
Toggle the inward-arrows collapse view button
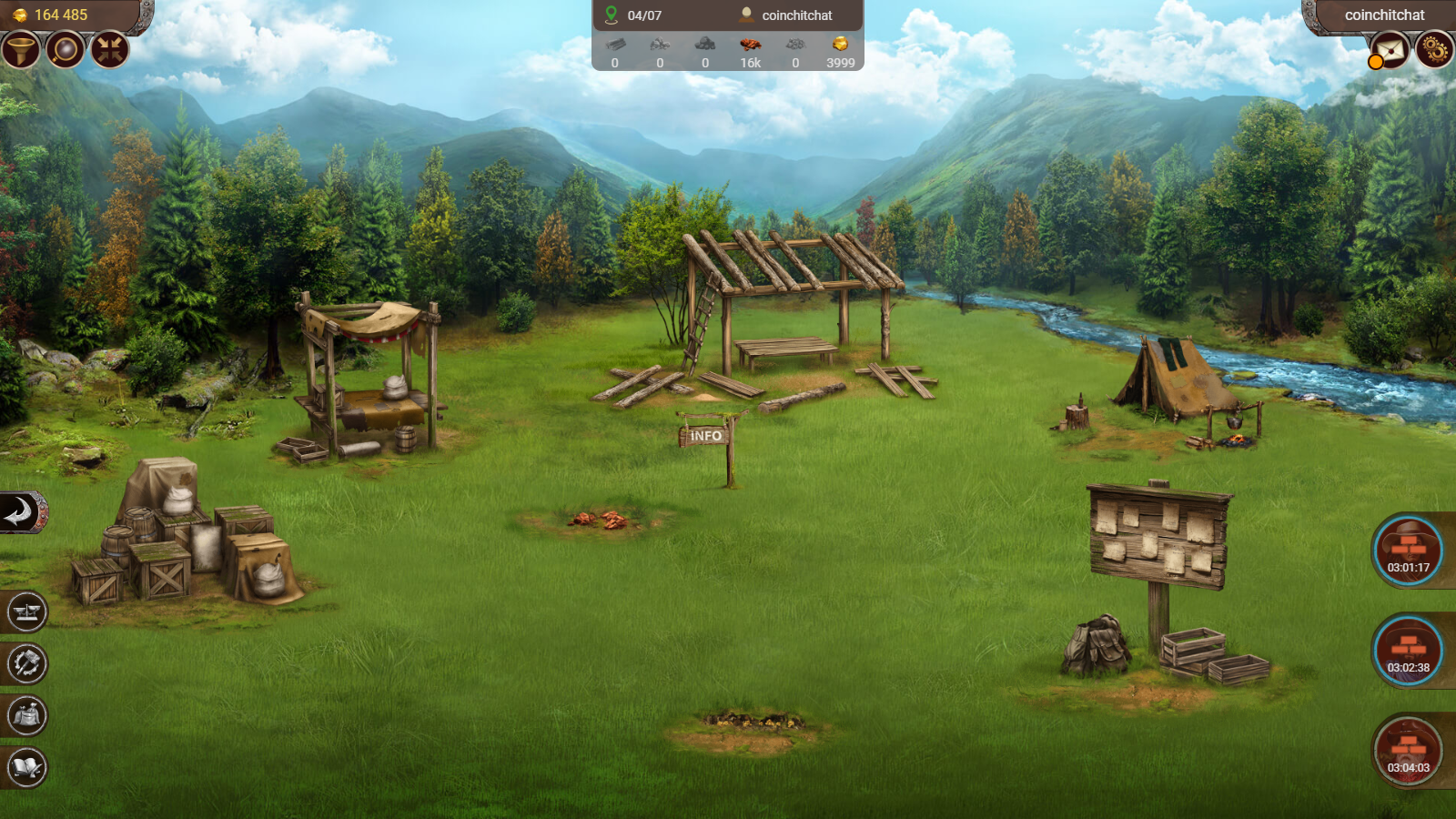(x=109, y=50)
